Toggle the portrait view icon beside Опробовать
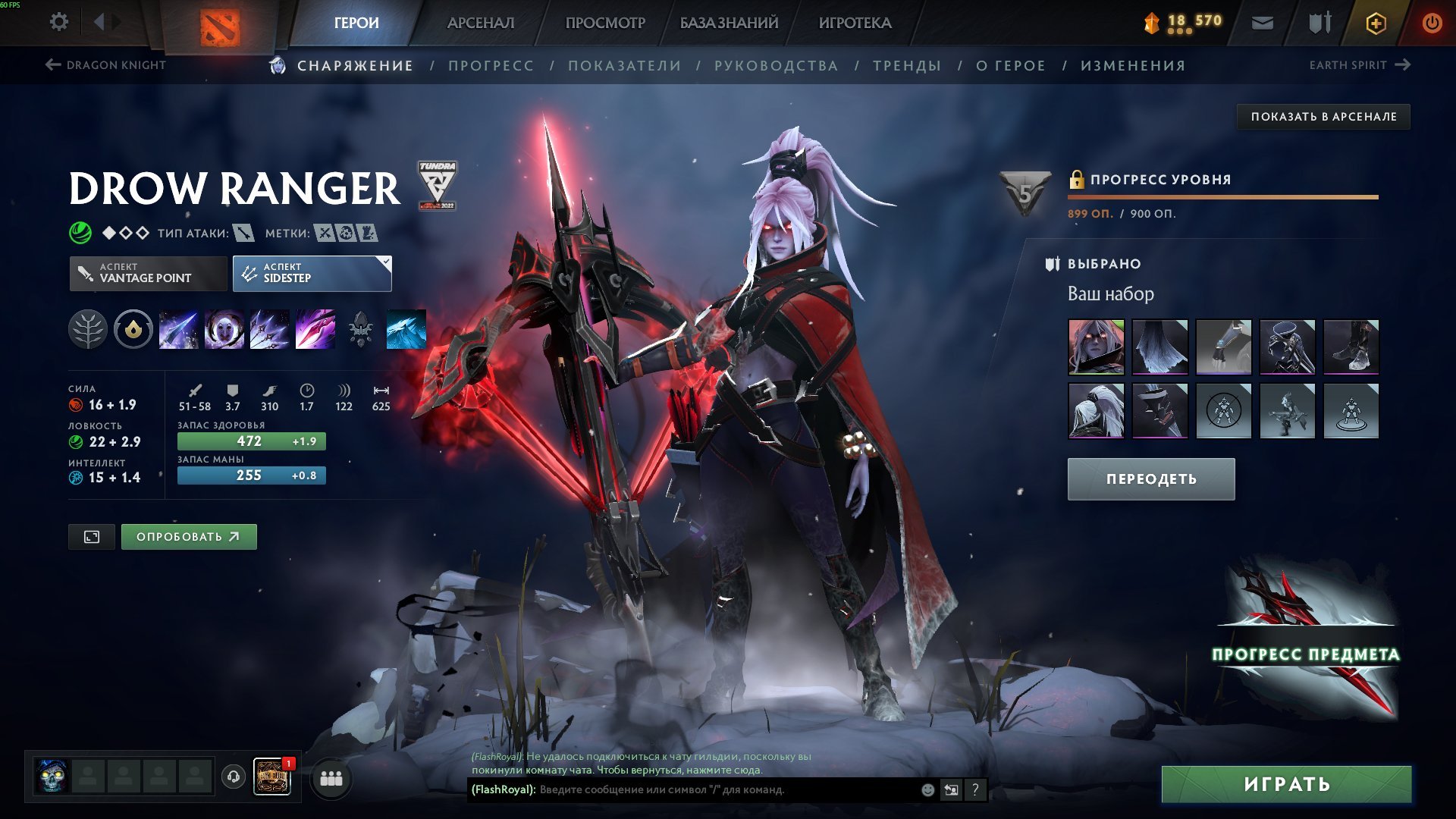The width and height of the screenshot is (1456, 819). tap(92, 536)
